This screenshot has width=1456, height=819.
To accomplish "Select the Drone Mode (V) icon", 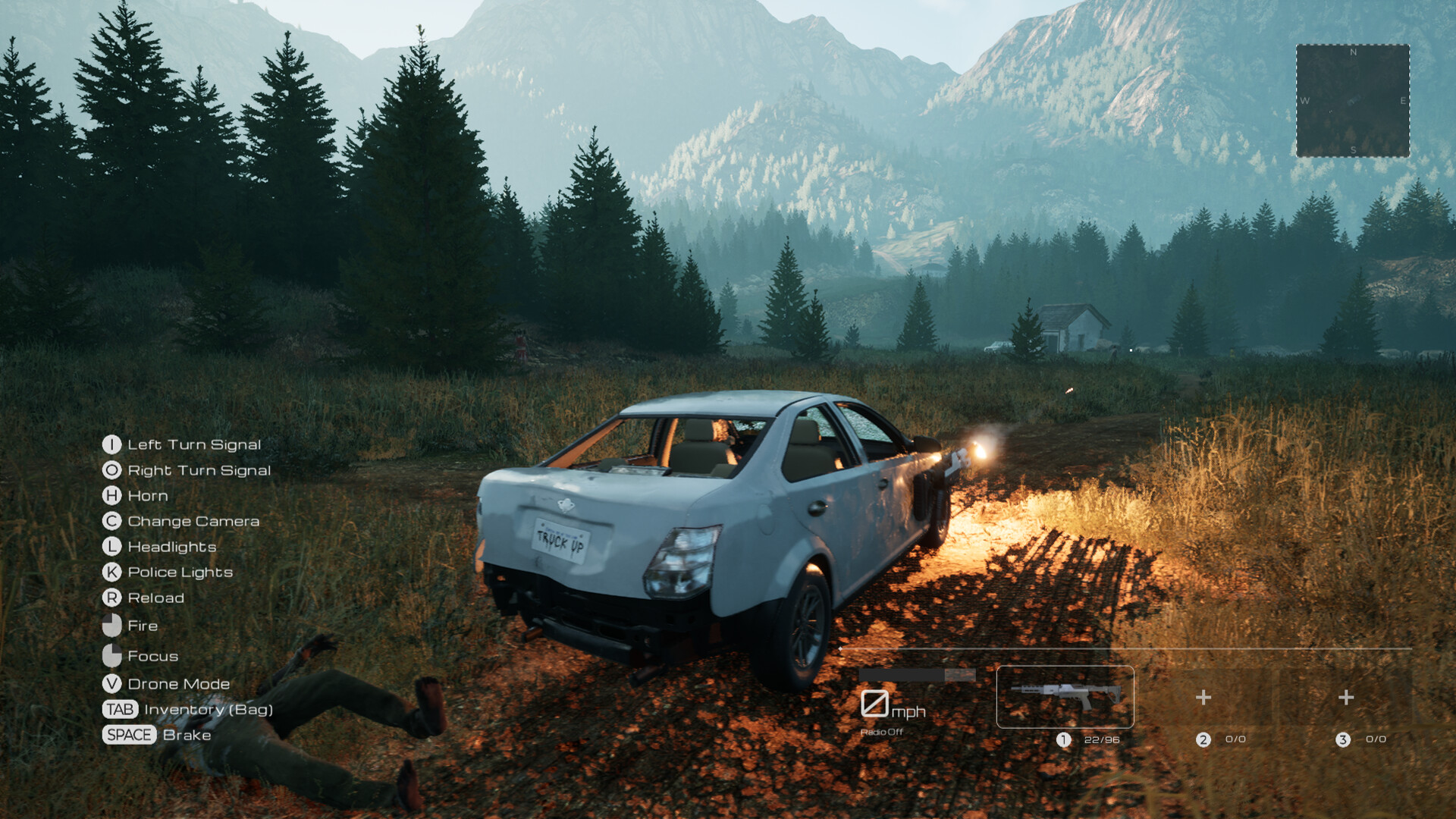I will pyautogui.click(x=111, y=683).
